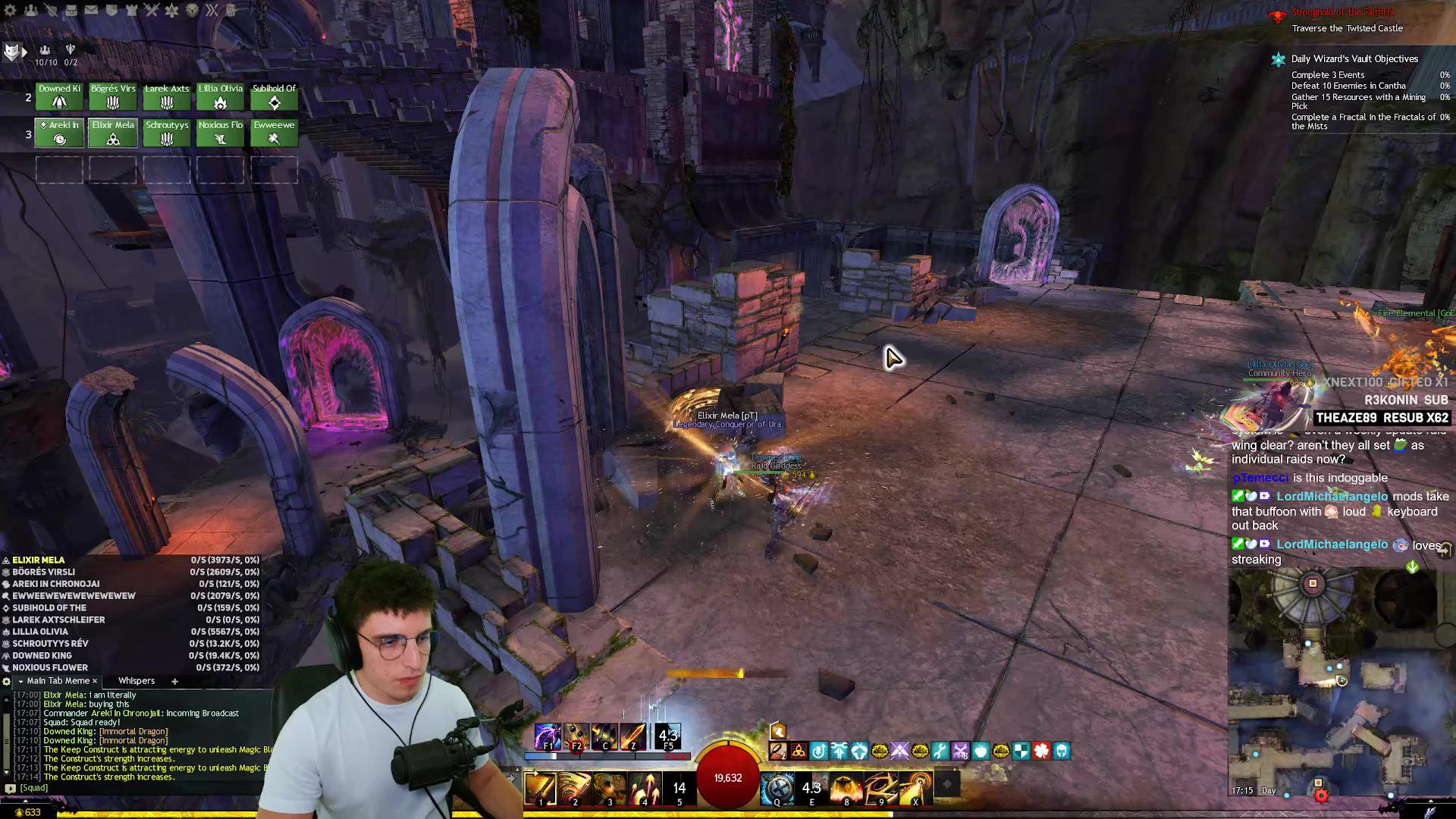
Task: Close the Main Tab Meme chat tab
Action: [x=95, y=681]
